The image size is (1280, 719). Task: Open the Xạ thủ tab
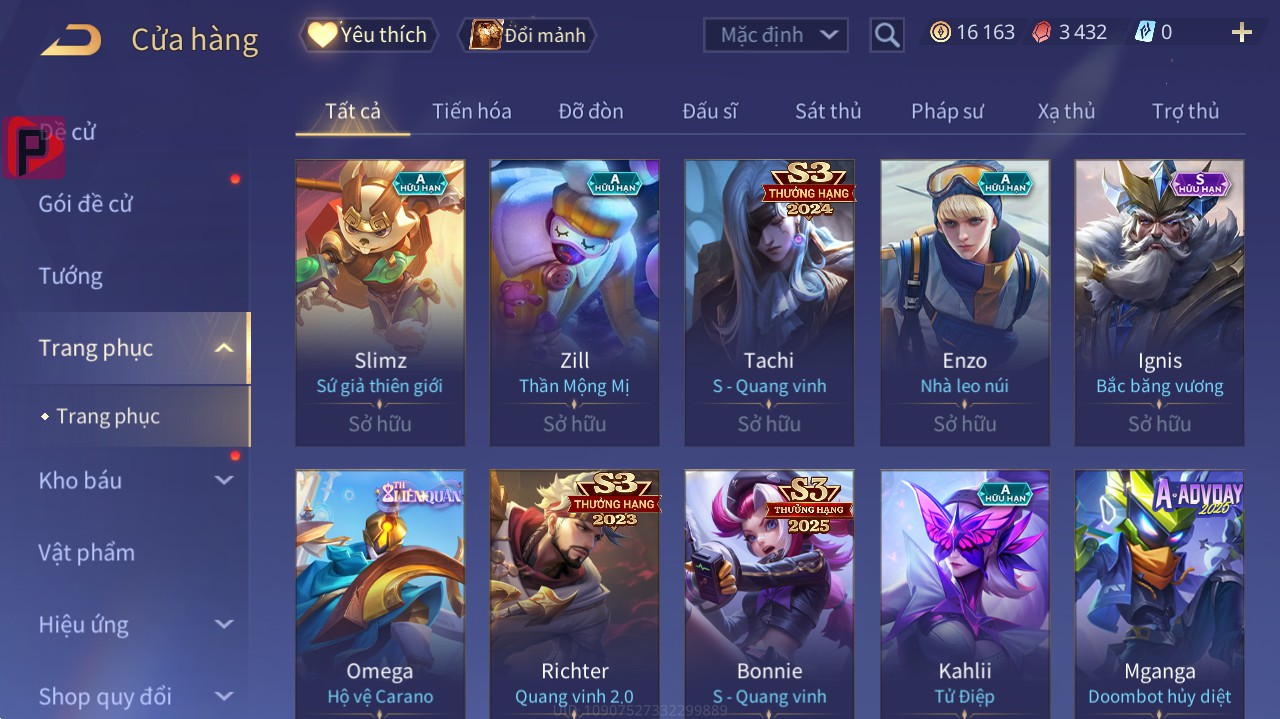1066,111
